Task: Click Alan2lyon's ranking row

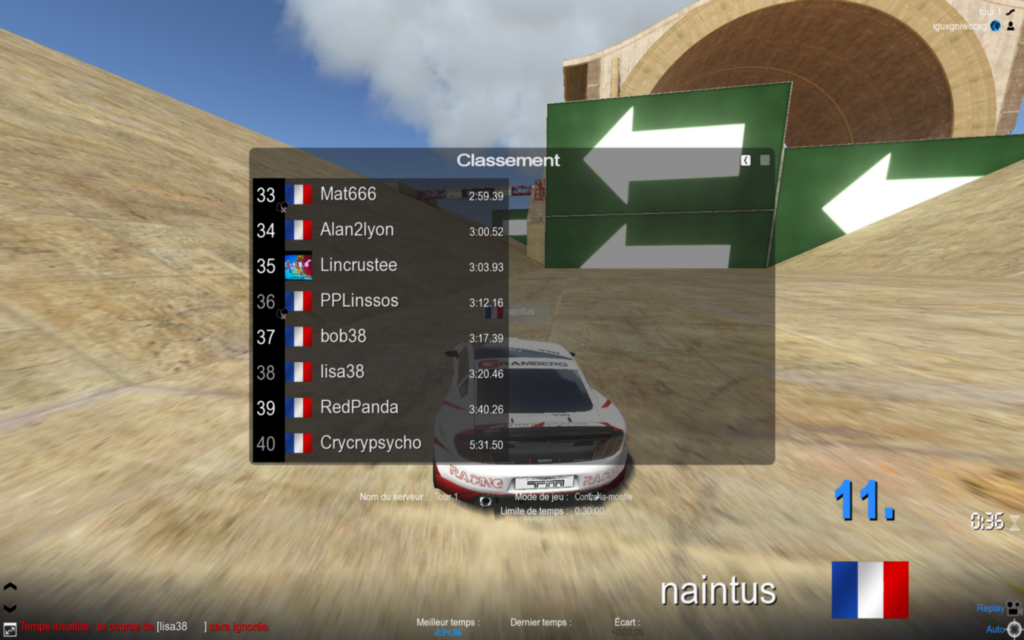Action: point(380,230)
